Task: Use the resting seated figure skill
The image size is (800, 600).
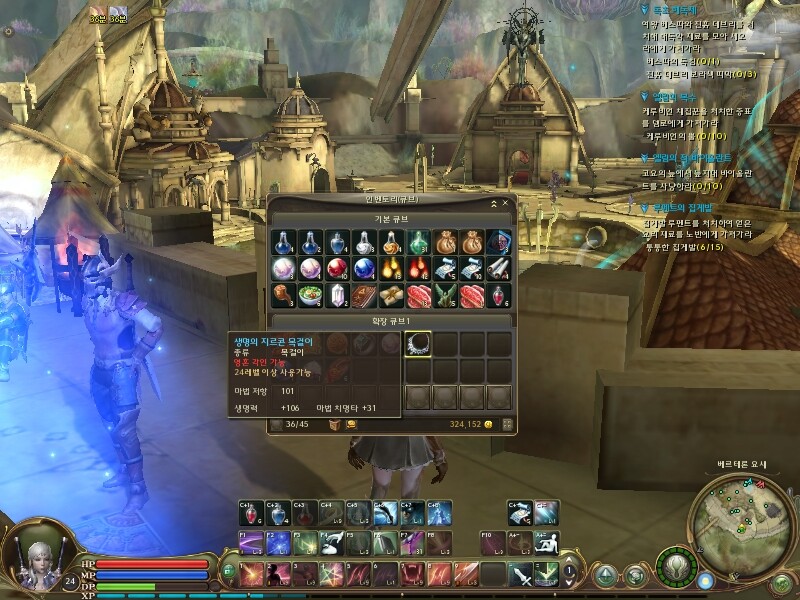Action: click(546, 542)
